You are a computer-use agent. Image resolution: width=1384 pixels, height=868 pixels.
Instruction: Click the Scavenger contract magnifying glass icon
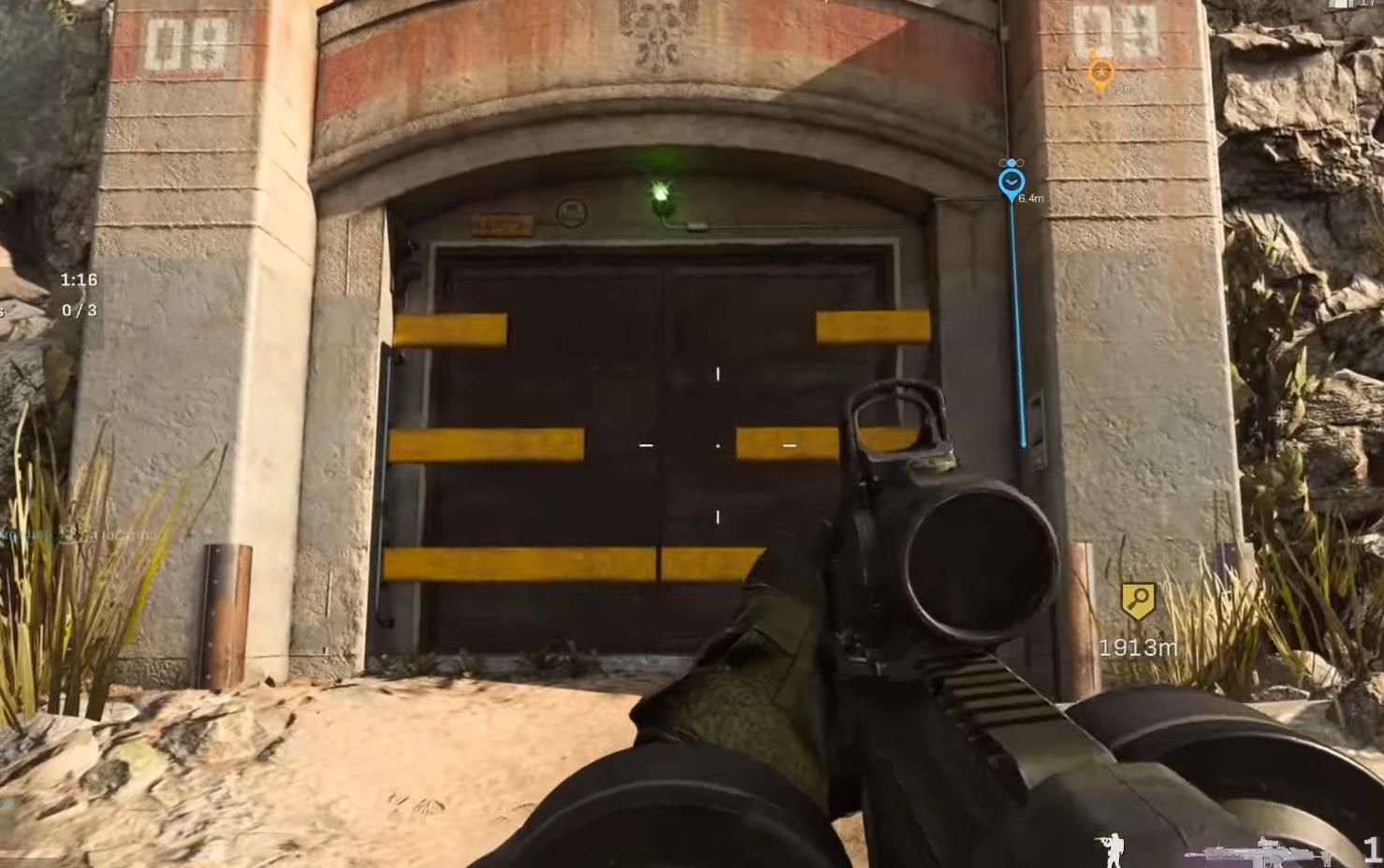(1140, 600)
